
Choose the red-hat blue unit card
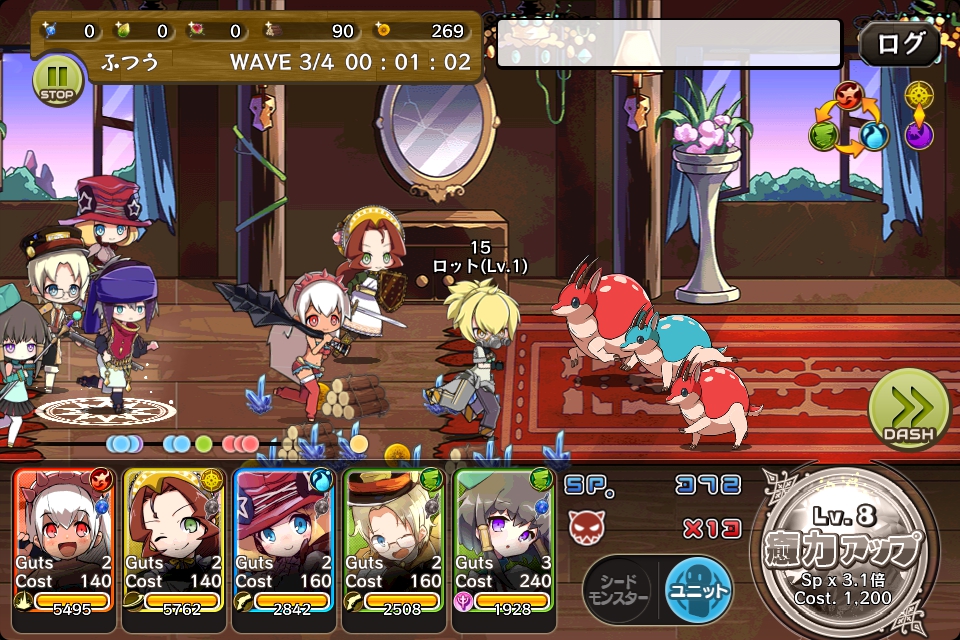(x=284, y=540)
